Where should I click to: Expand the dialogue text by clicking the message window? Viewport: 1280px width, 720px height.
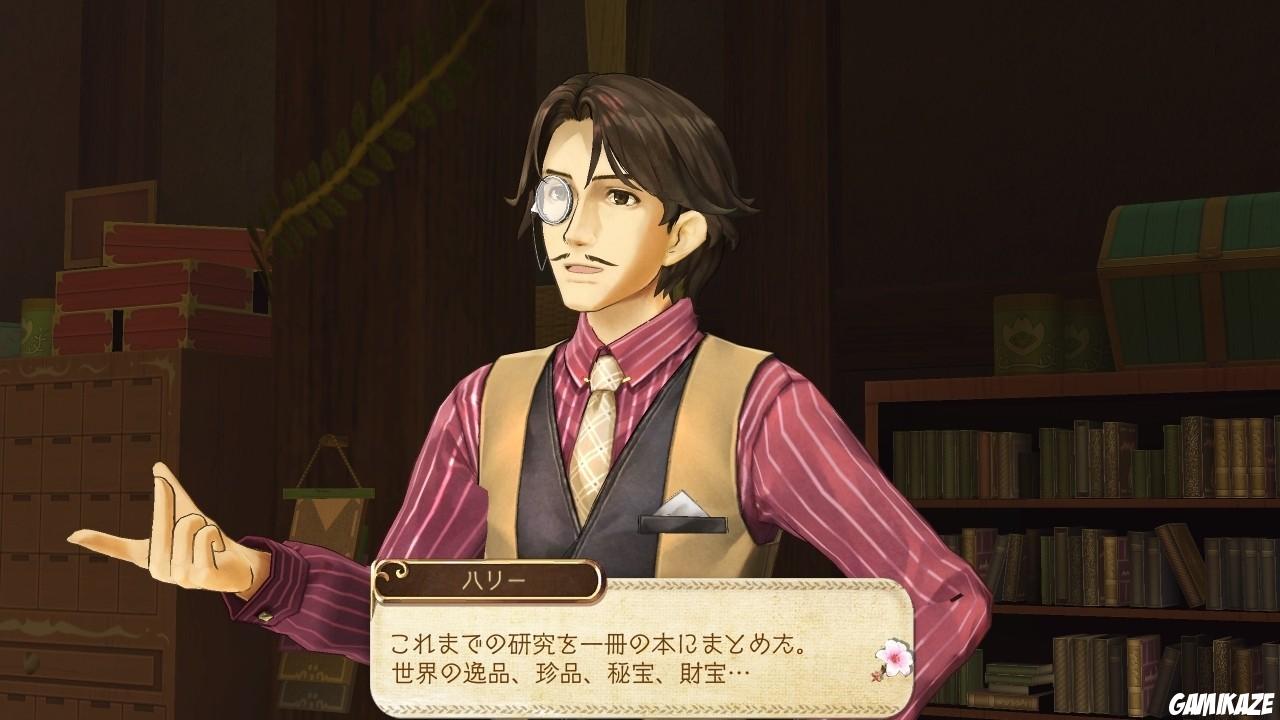[x=650, y=660]
